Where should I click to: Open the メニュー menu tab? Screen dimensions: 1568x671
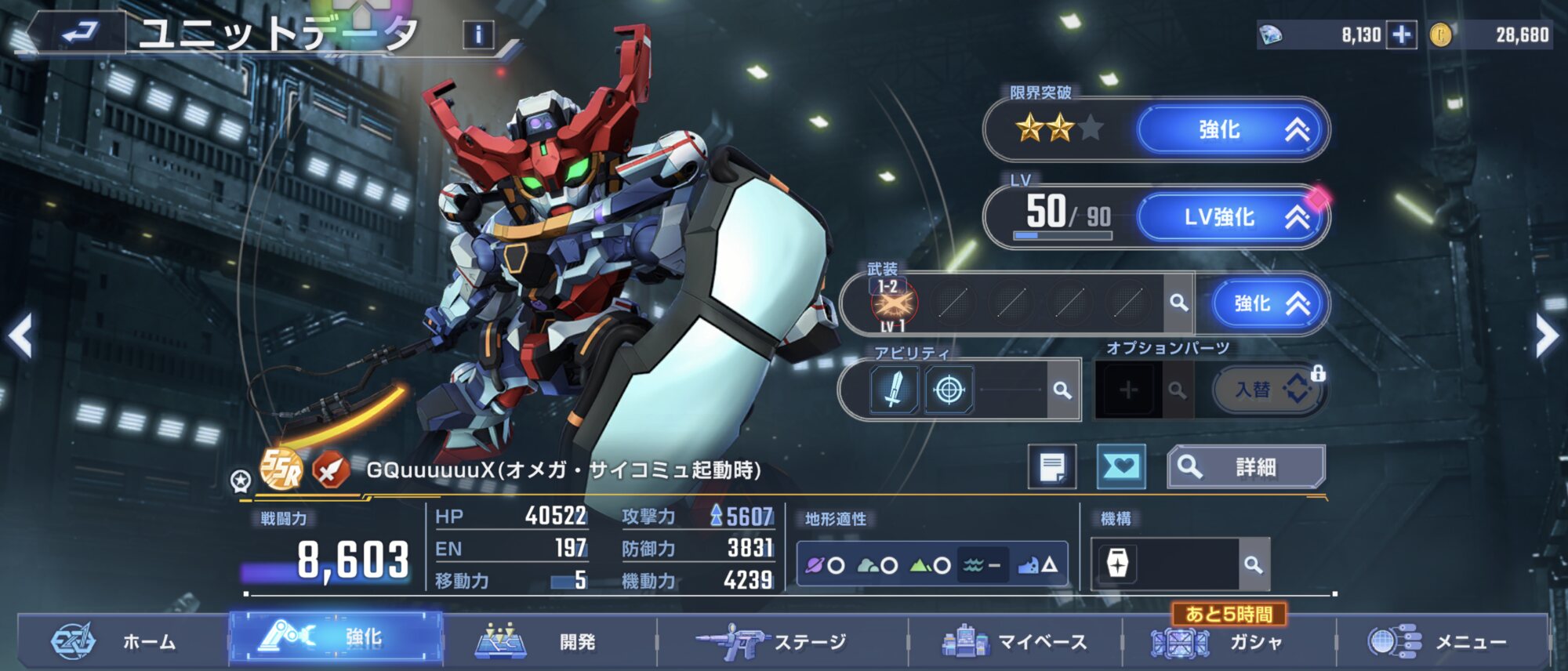coord(1441,642)
